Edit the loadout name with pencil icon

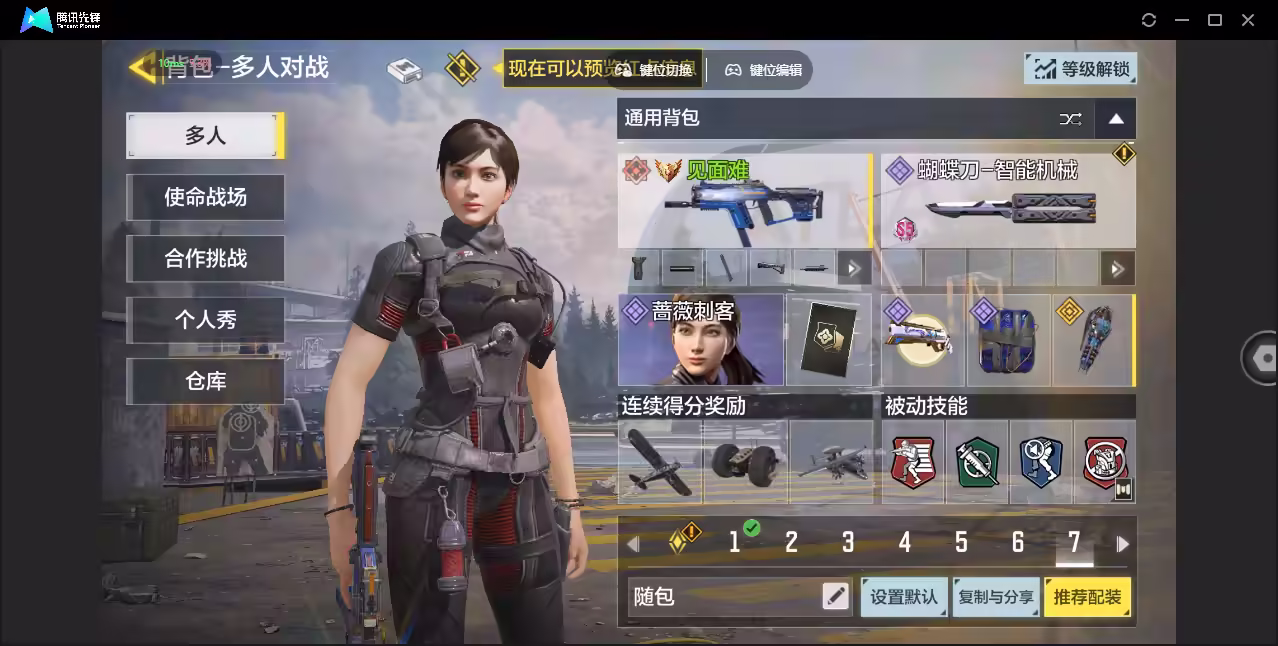835,597
